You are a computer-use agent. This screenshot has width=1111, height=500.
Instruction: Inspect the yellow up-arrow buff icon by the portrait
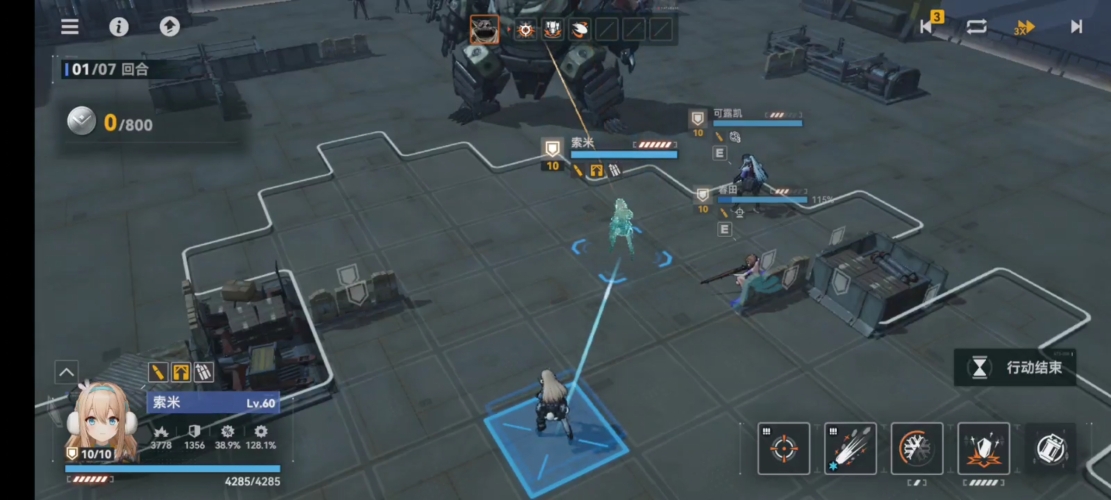181,372
